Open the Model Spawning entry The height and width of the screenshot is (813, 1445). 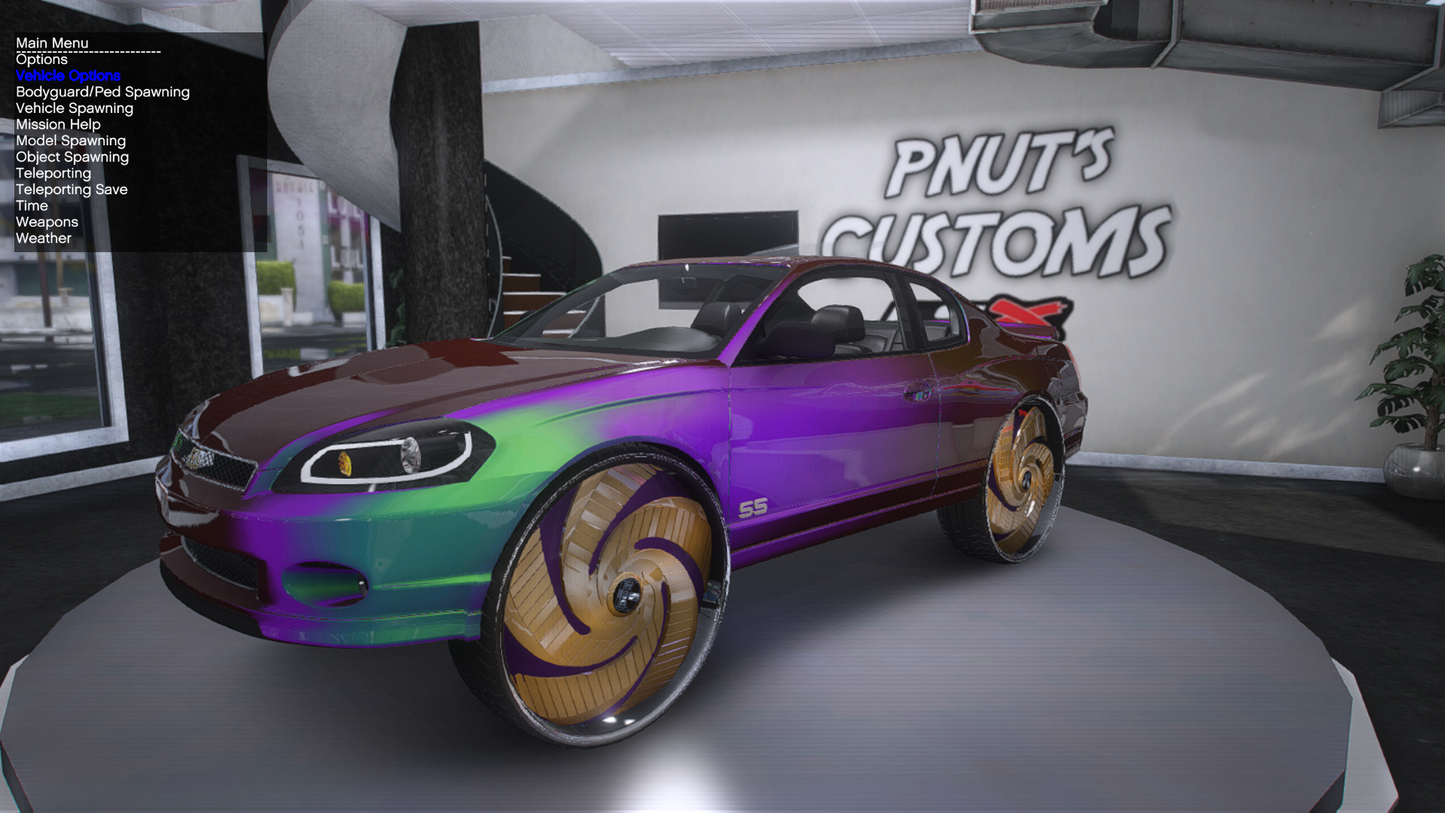click(71, 141)
